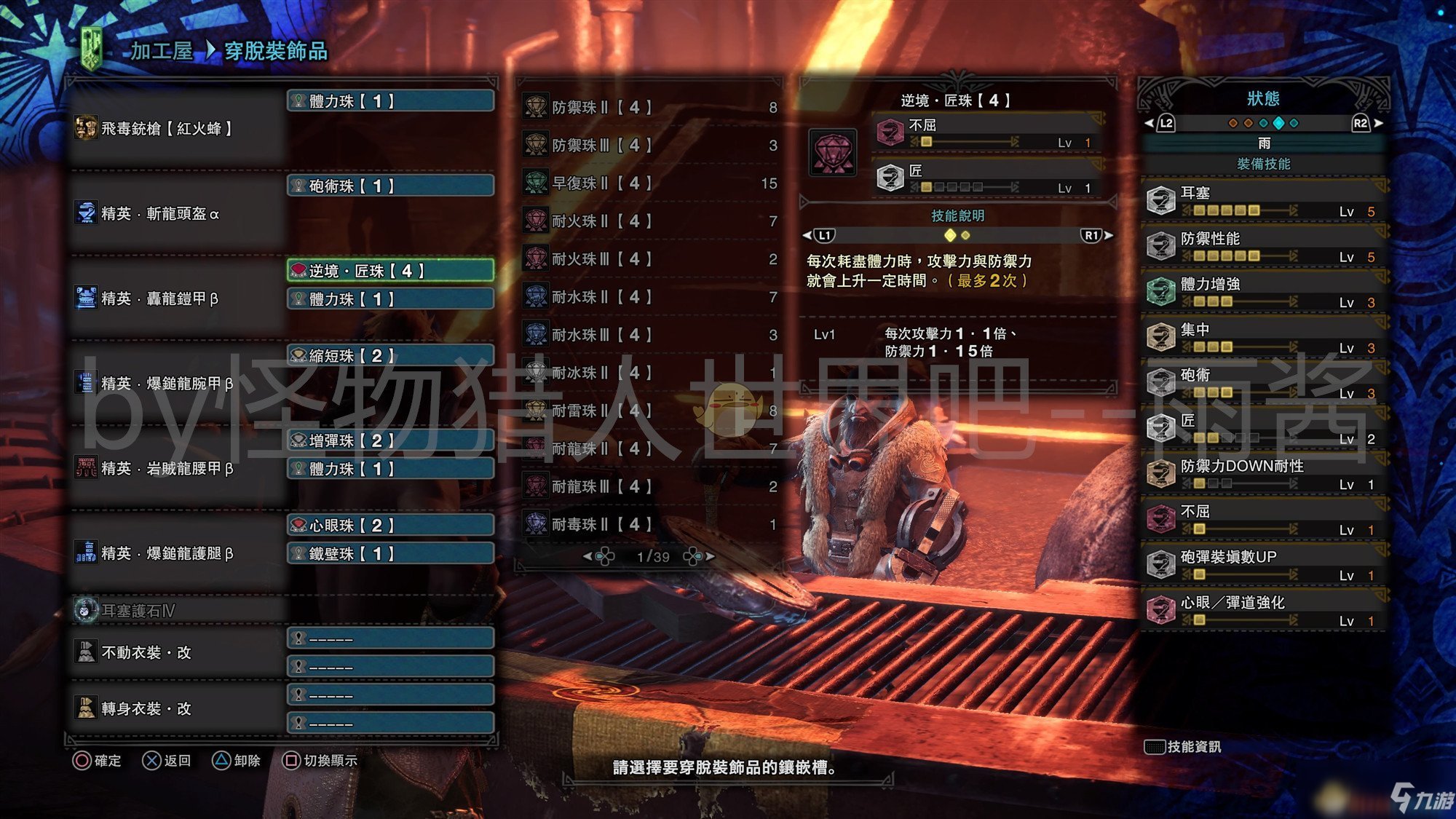Pick 耐水珠Ⅱ【4】 from the list
1456x819 pixels.
click(x=649, y=297)
